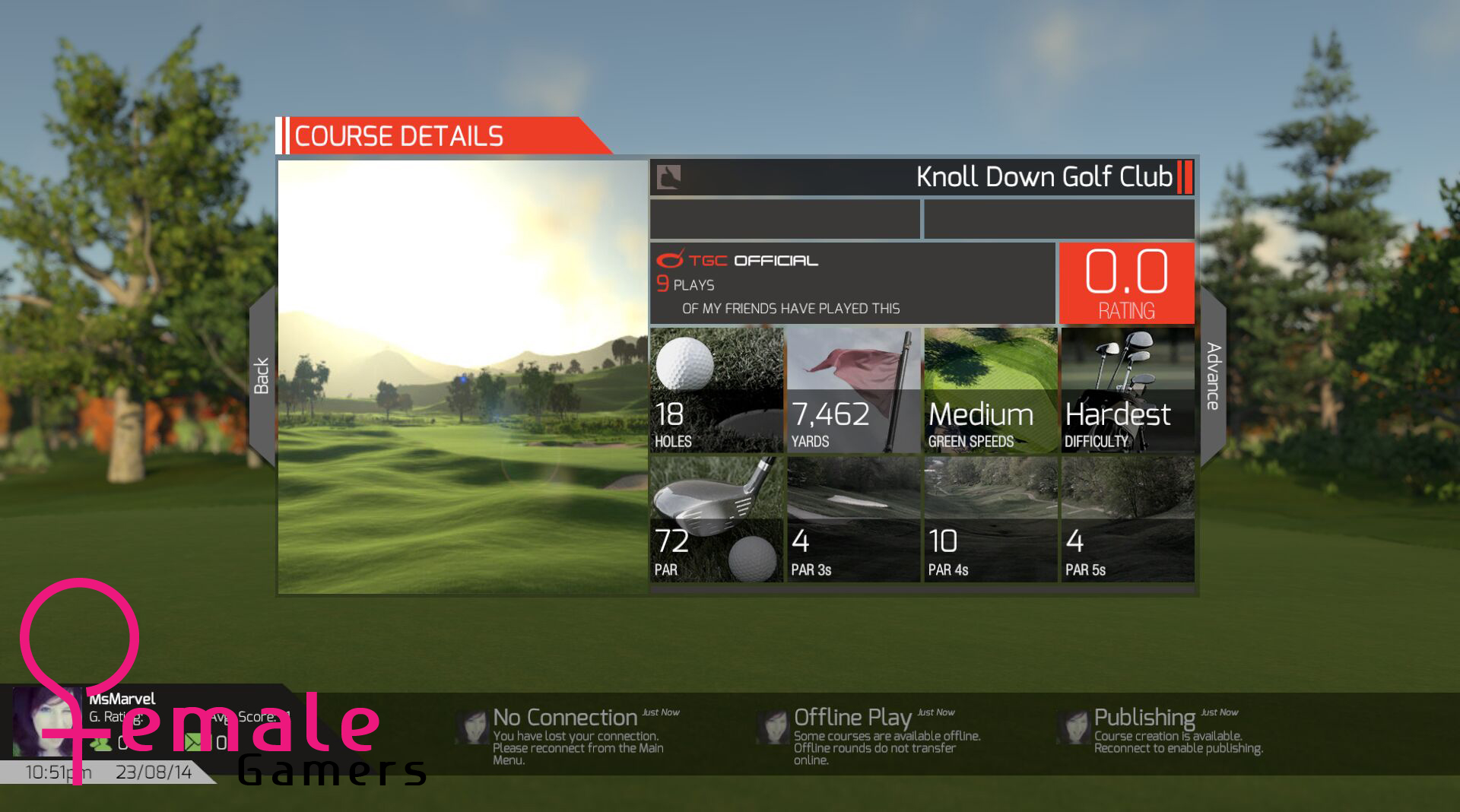Click the 7,462 Yards tile
Viewport: 1460px width, 812px height.
click(853, 390)
